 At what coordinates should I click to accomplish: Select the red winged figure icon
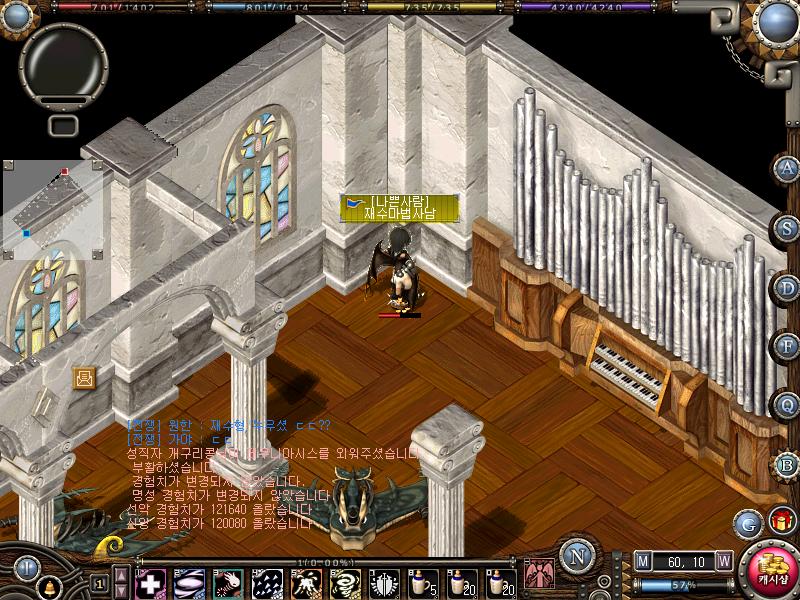[x=538, y=576]
